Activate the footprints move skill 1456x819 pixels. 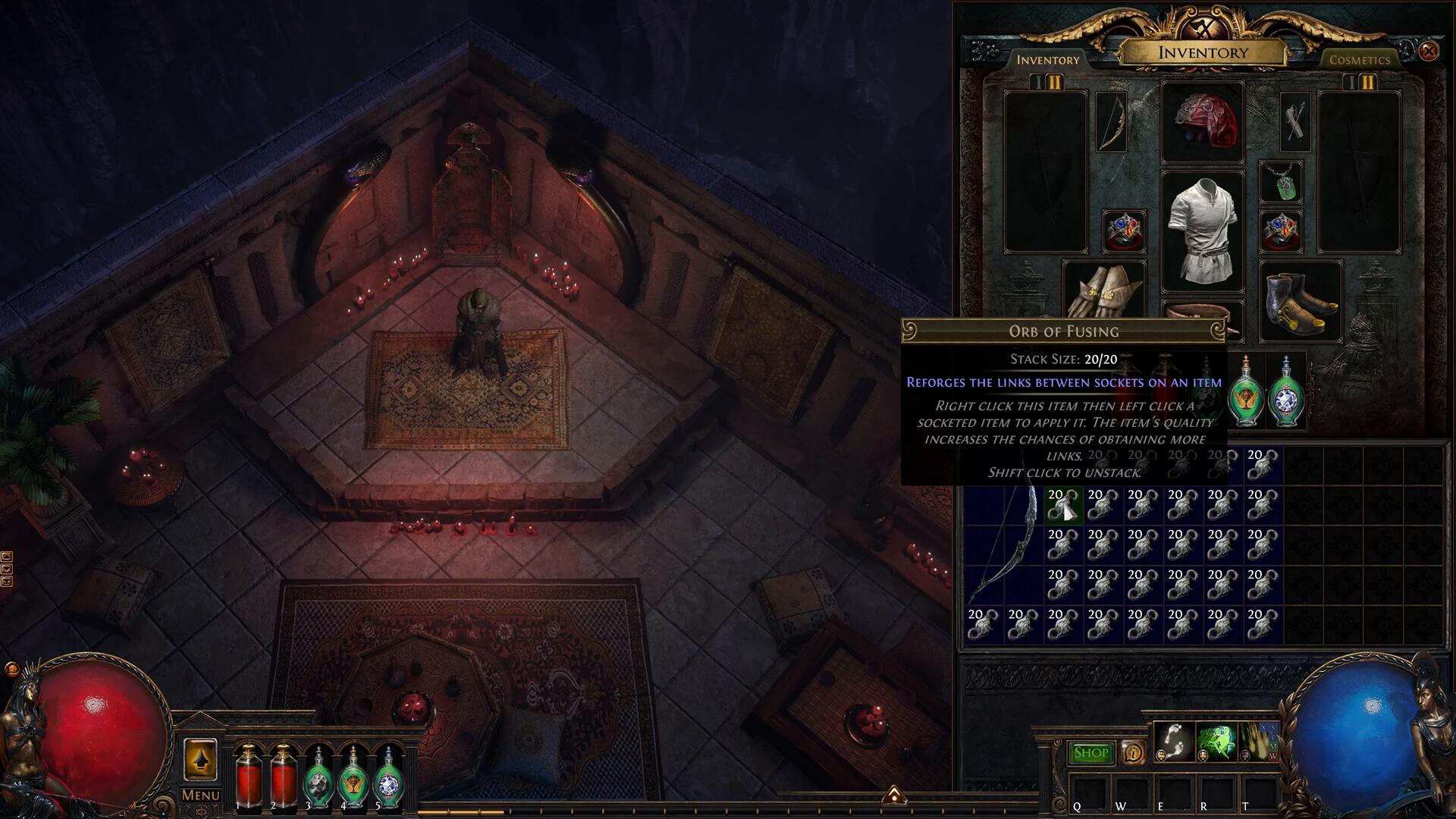(x=1173, y=742)
